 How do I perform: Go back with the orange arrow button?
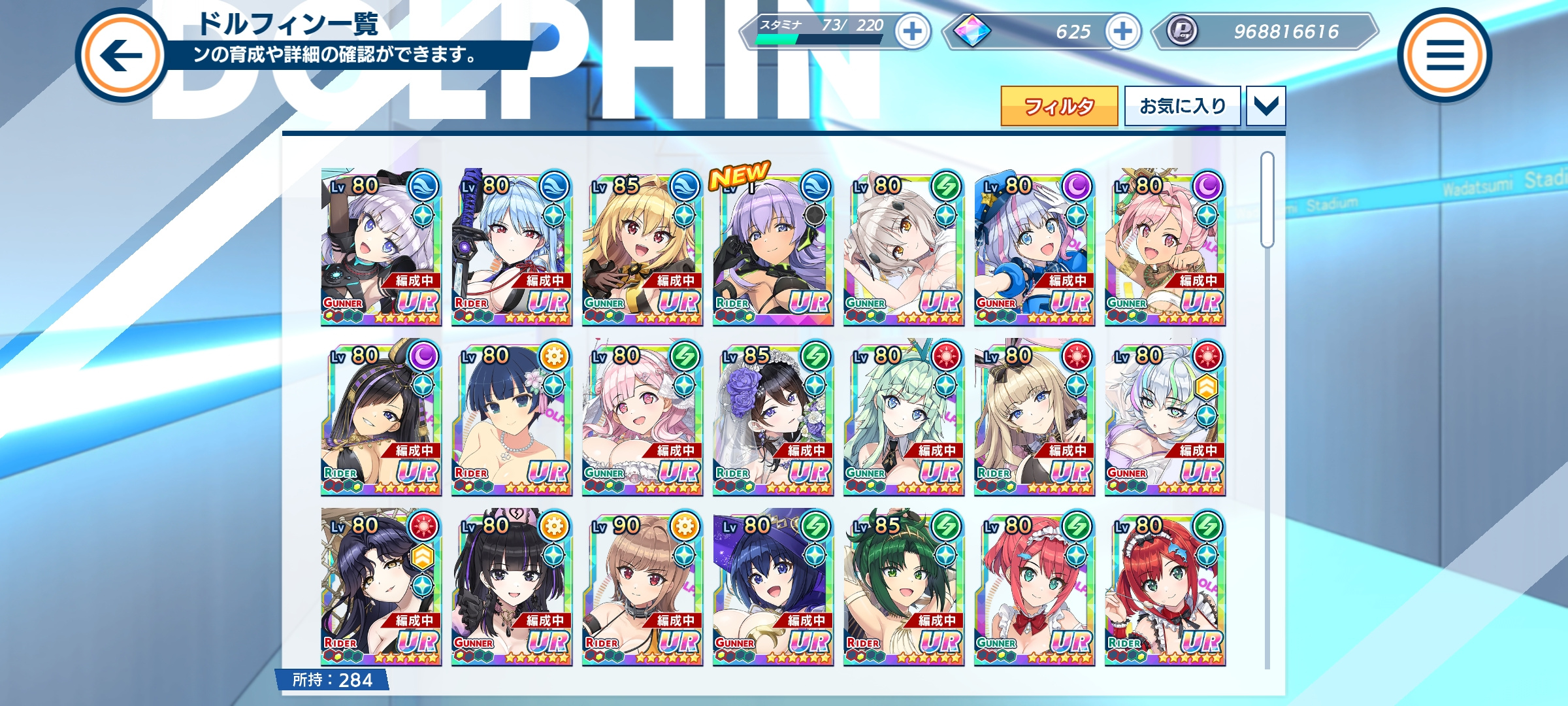tap(122, 55)
